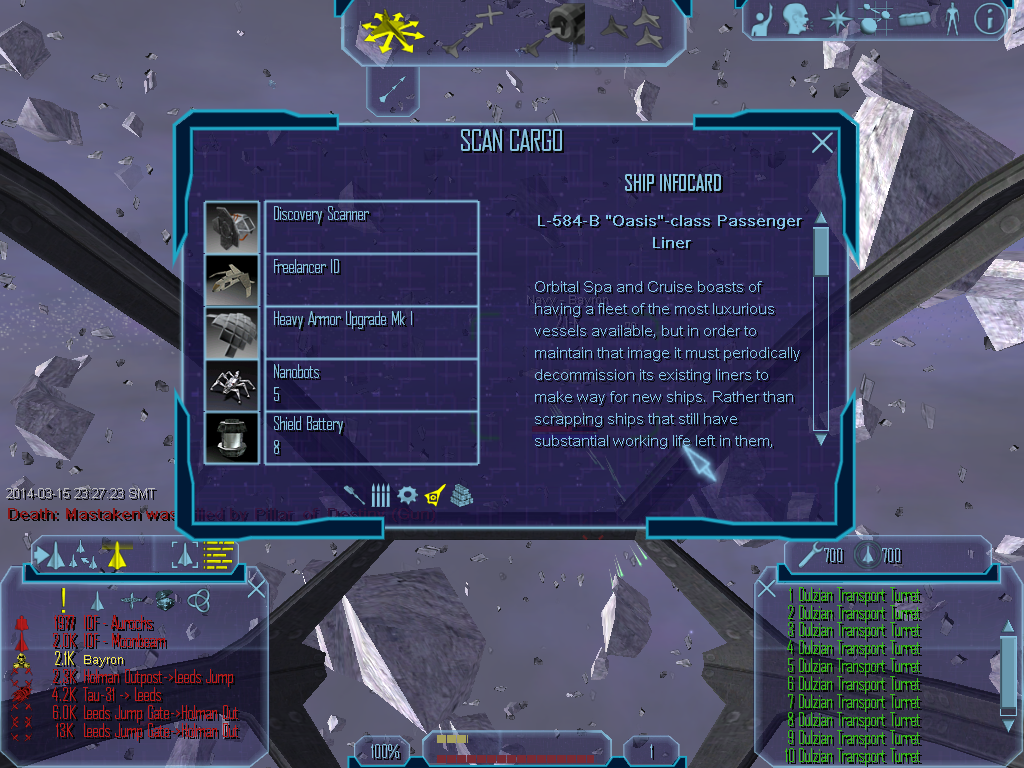Show the ammunition filter with the bullets icon
Screen dimensions: 1024x768
coord(380,495)
